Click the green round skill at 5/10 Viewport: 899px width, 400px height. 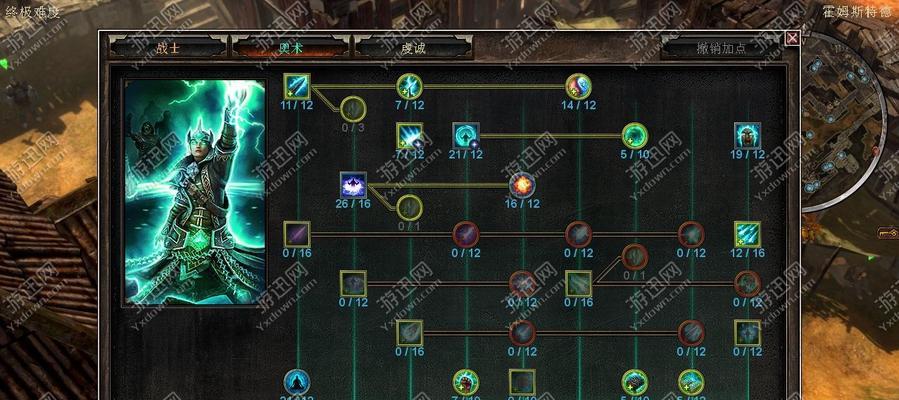(634, 135)
